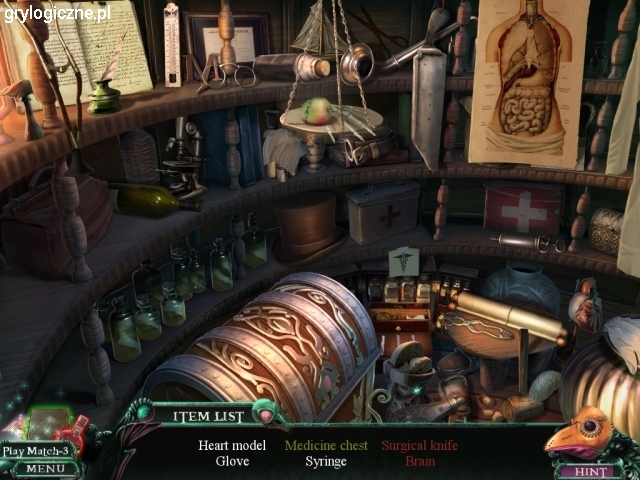The height and width of the screenshot is (480, 640).
Task: Open the Menu button
Action: (44, 468)
